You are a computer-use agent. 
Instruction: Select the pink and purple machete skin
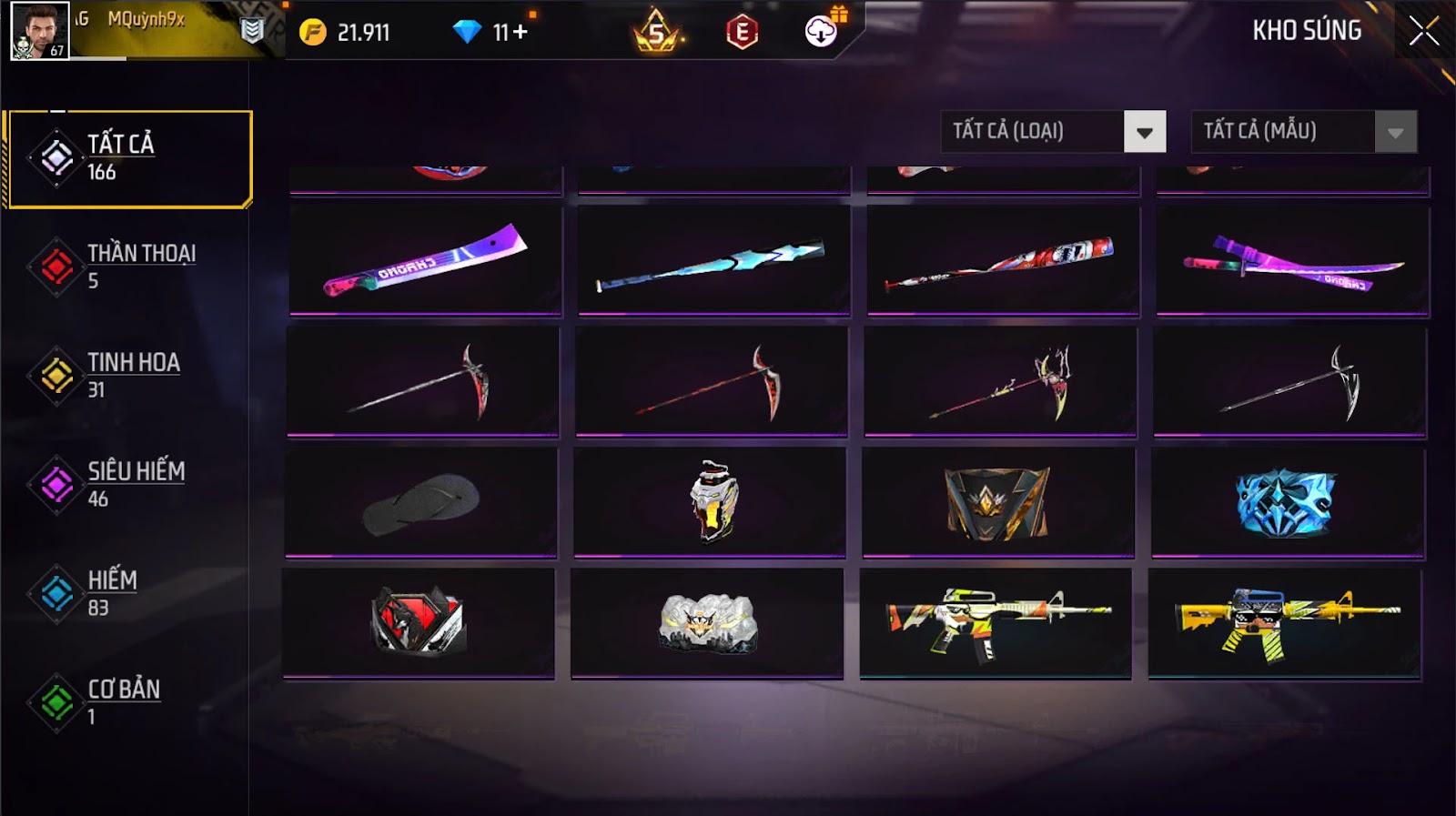point(425,260)
